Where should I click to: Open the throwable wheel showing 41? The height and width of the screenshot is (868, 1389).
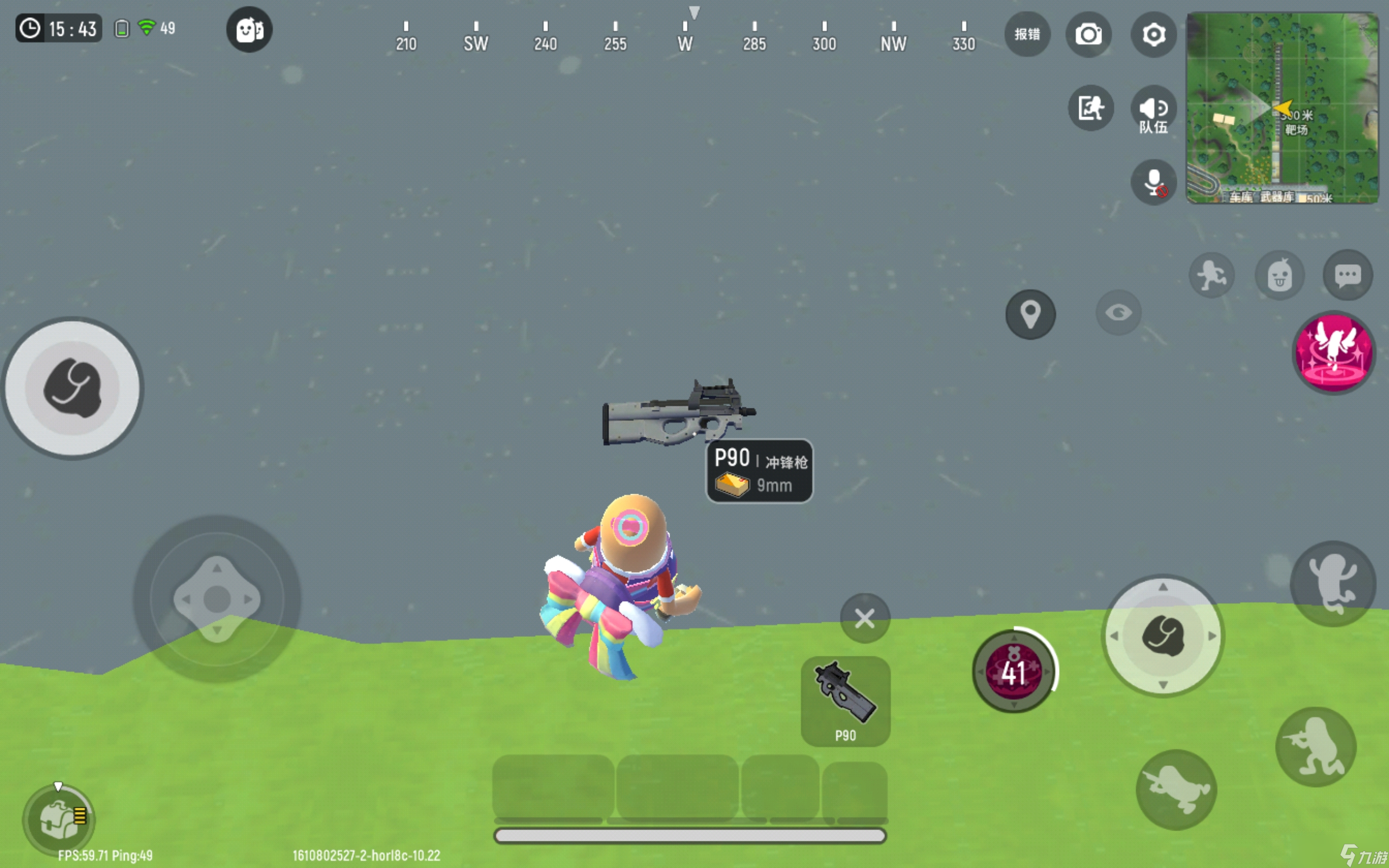point(1012,672)
